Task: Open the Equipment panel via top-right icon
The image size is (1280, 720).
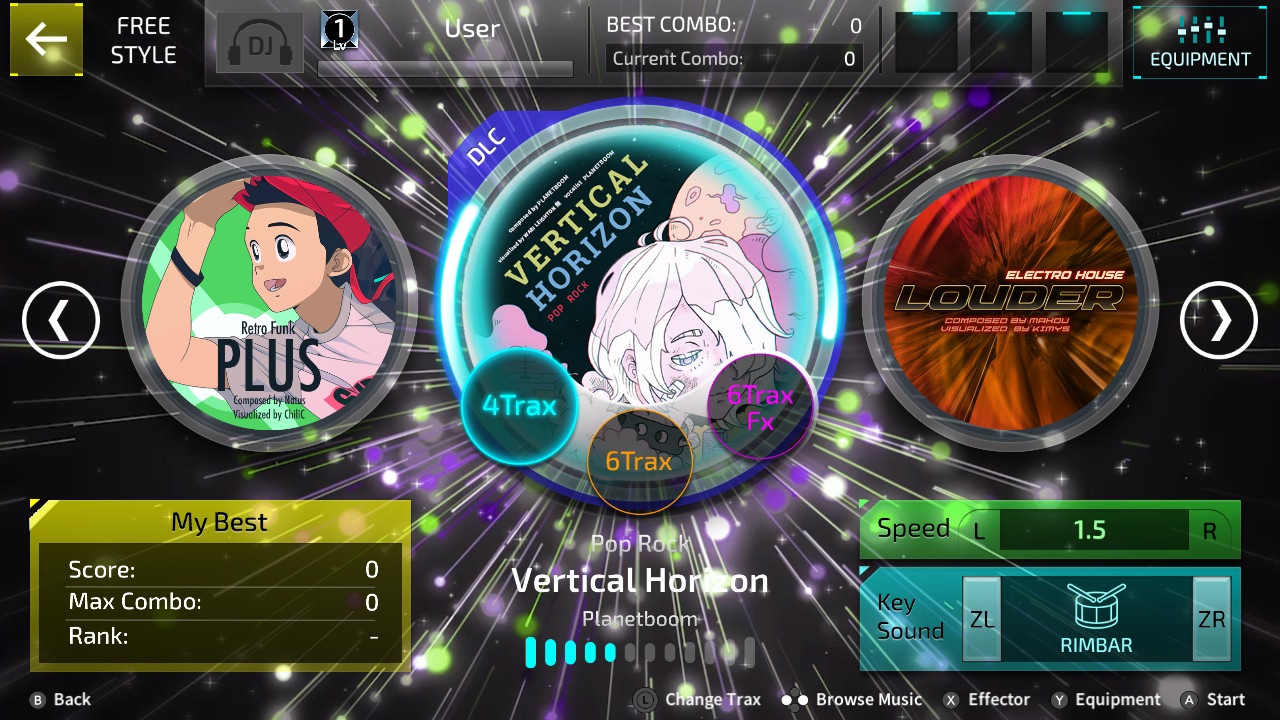Action: tap(1199, 40)
